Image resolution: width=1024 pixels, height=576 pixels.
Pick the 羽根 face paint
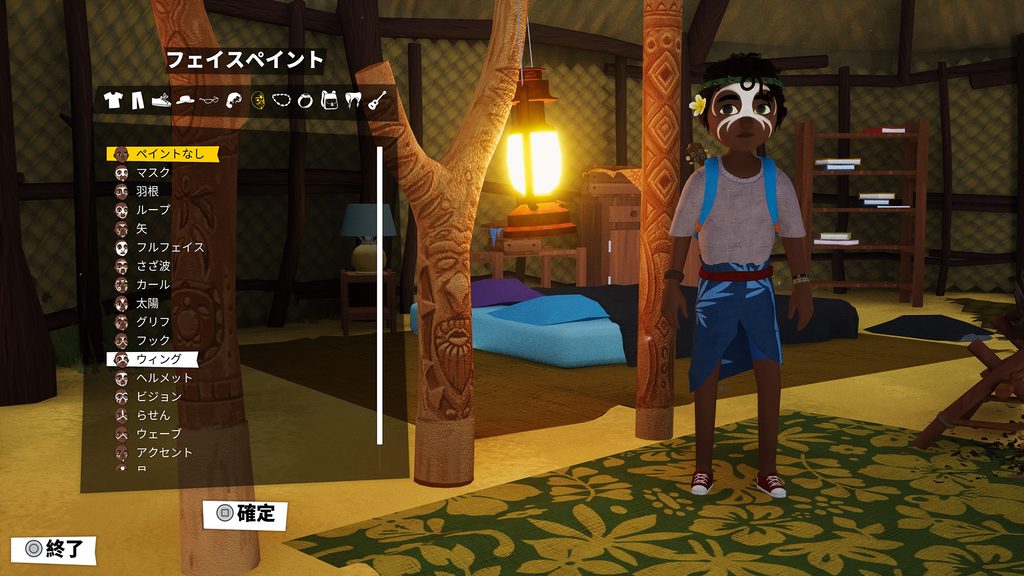(147, 191)
